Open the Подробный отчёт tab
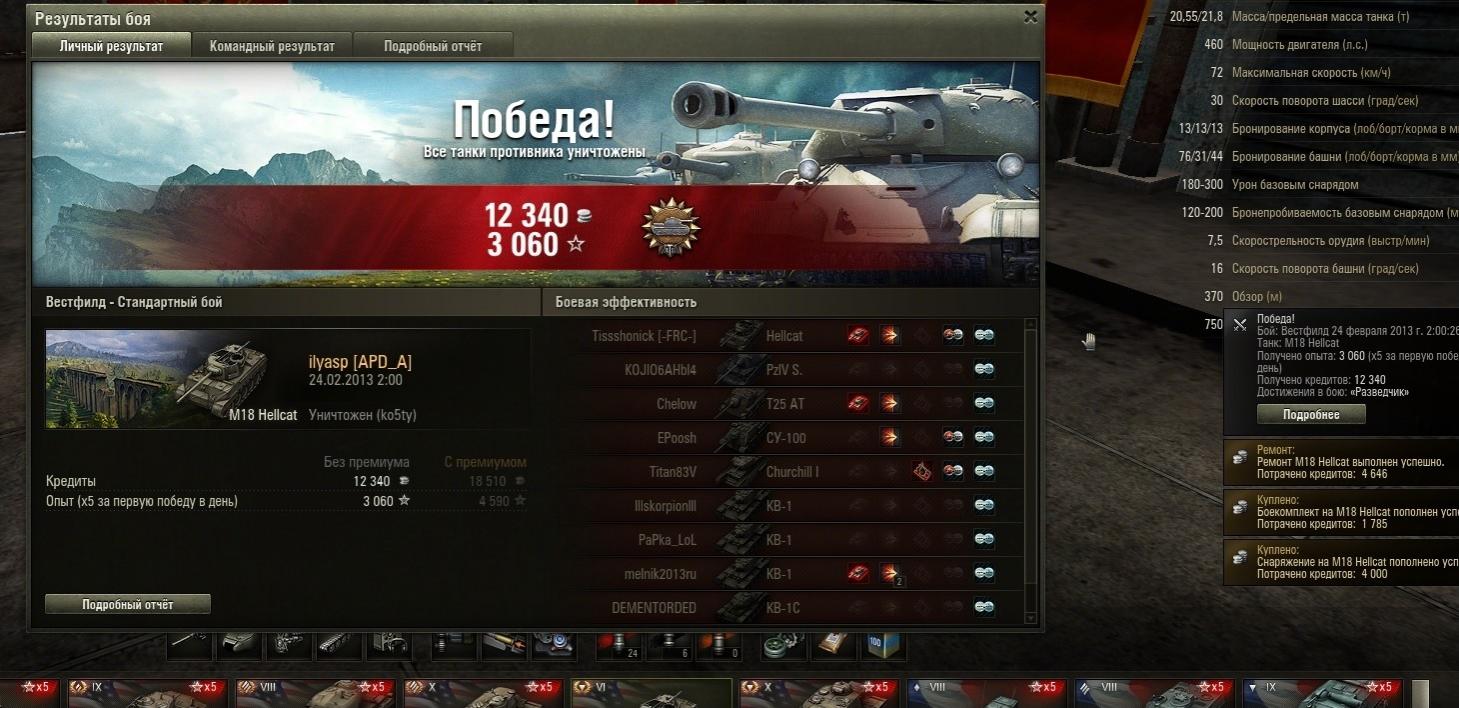This screenshot has height=708, width=1459. click(x=433, y=46)
